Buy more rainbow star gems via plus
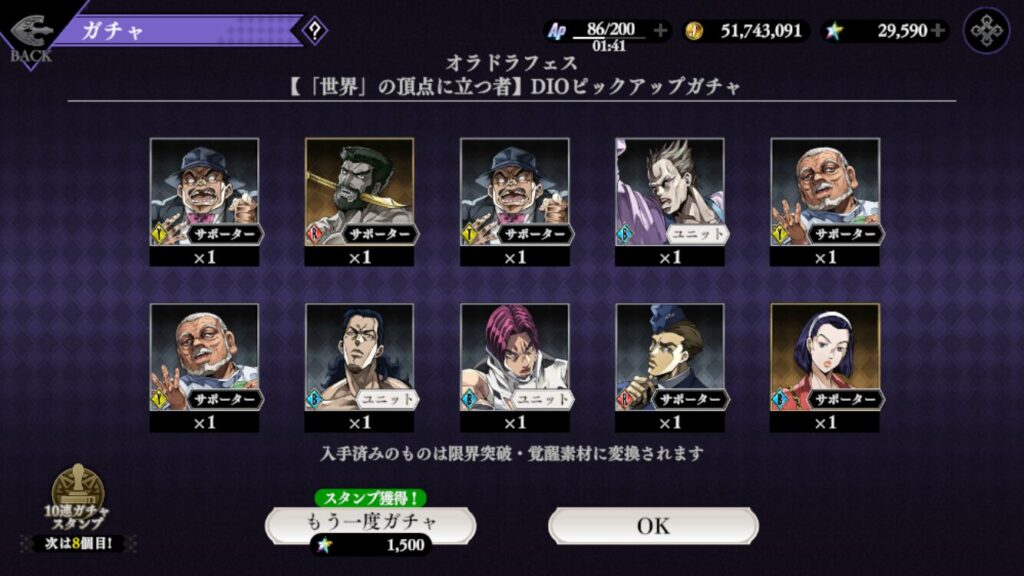The width and height of the screenshot is (1024, 576). [937, 31]
